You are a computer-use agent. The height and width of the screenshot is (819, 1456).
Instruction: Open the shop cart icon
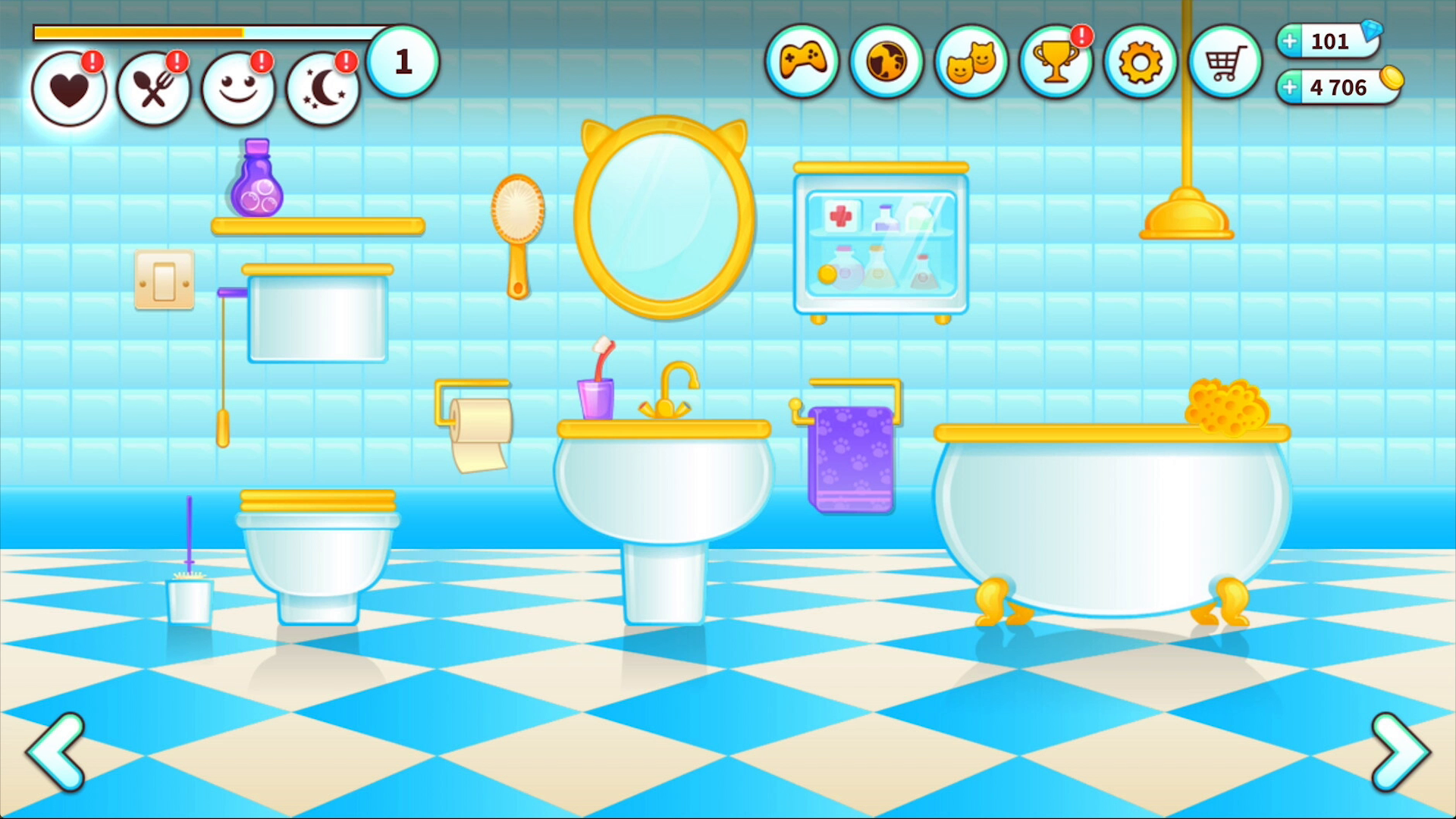(1226, 62)
